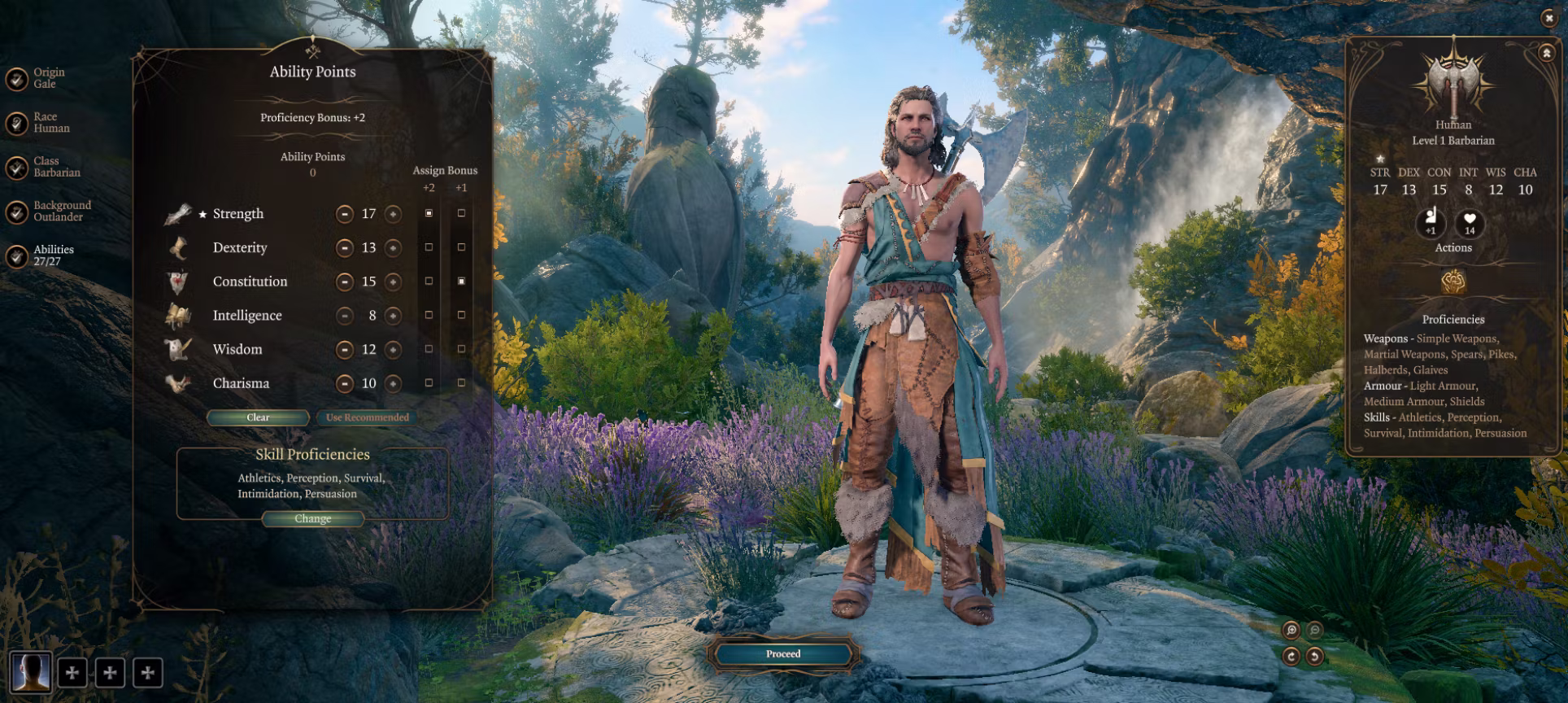The image size is (1568, 703).
Task: Decrease the Strength score
Action: (x=345, y=214)
